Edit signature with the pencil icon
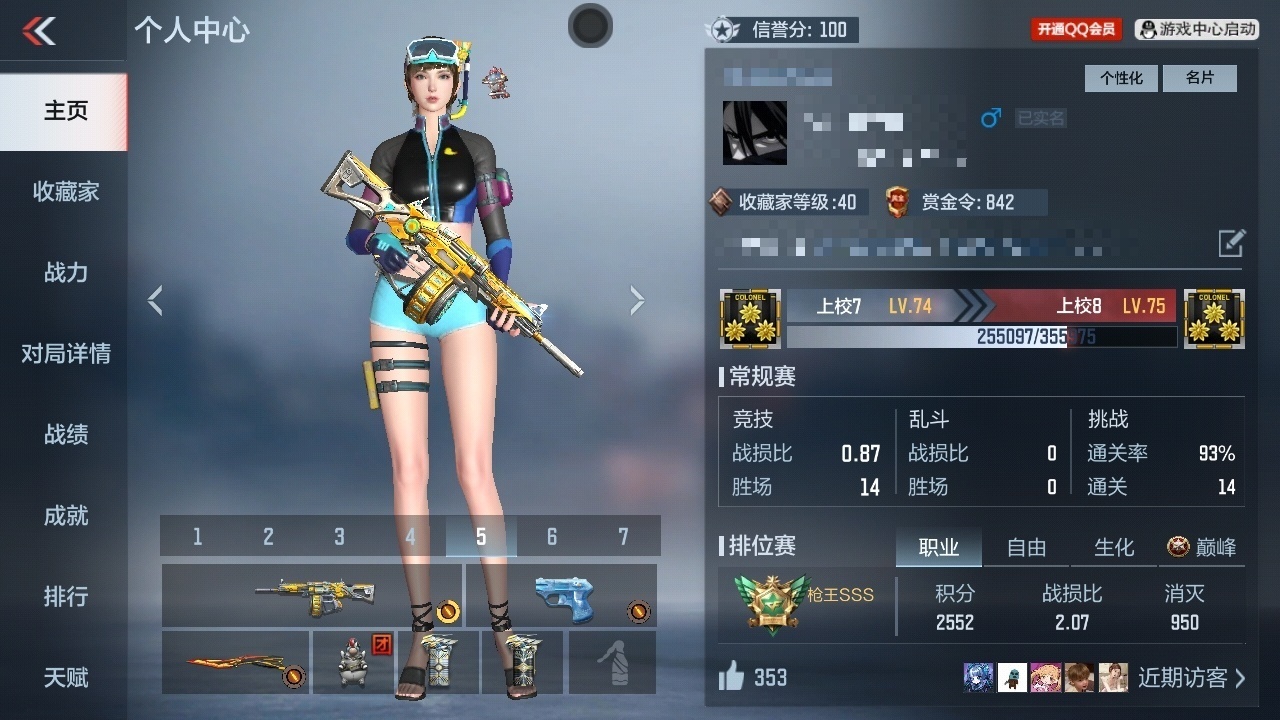 click(x=1232, y=242)
